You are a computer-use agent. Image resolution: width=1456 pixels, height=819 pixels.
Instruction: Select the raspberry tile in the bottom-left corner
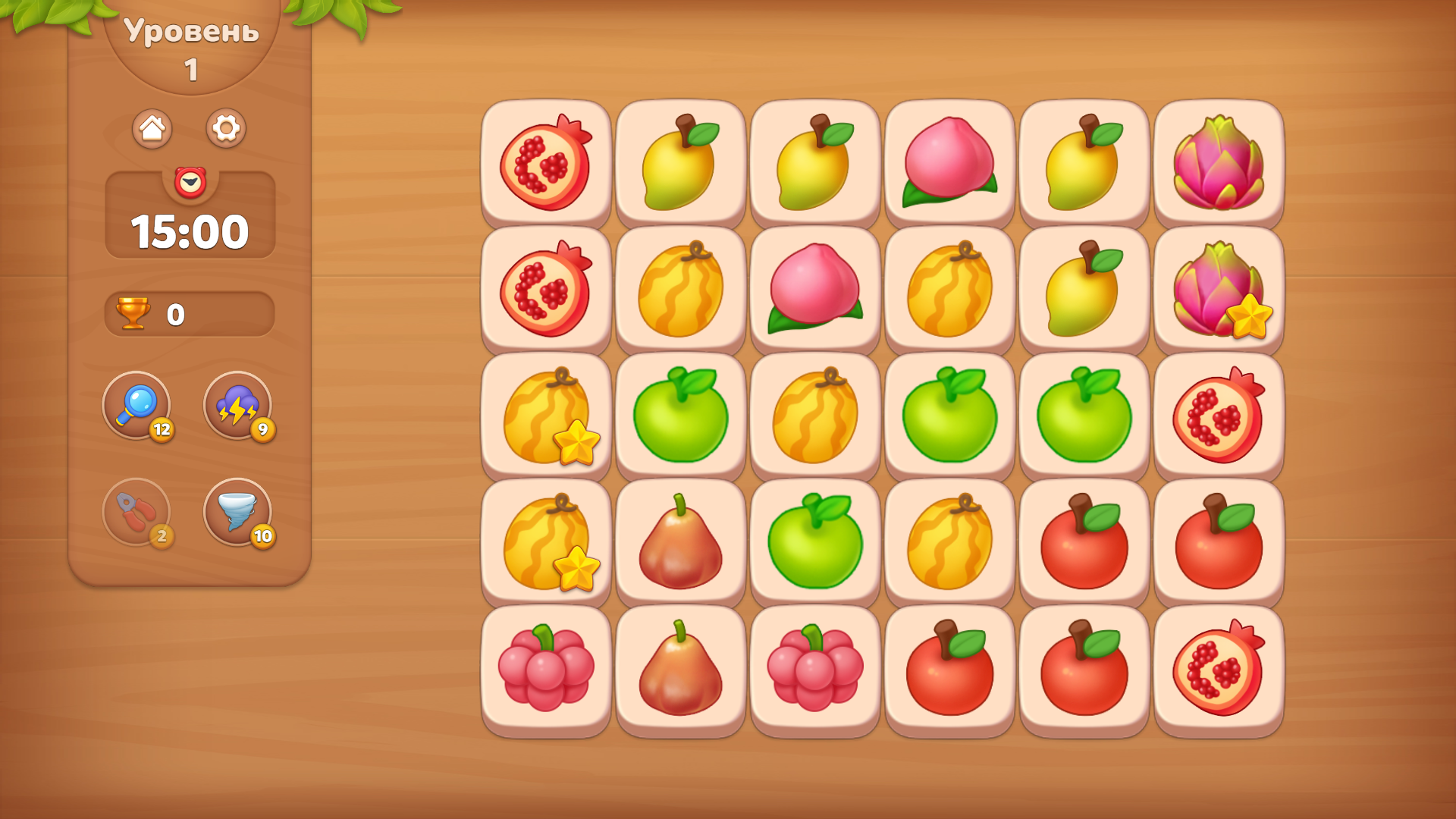click(x=546, y=669)
